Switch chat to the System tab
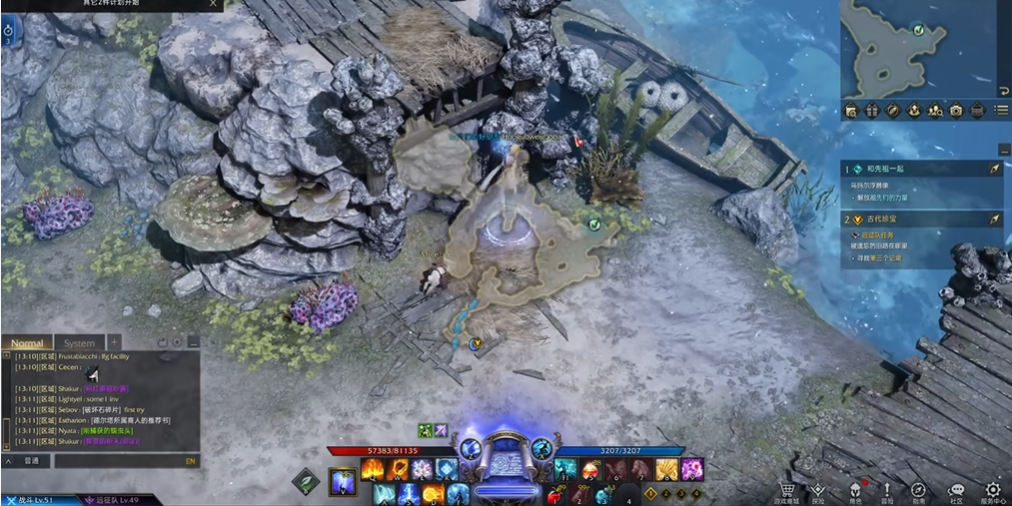The height and width of the screenshot is (506, 1012). click(x=79, y=343)
